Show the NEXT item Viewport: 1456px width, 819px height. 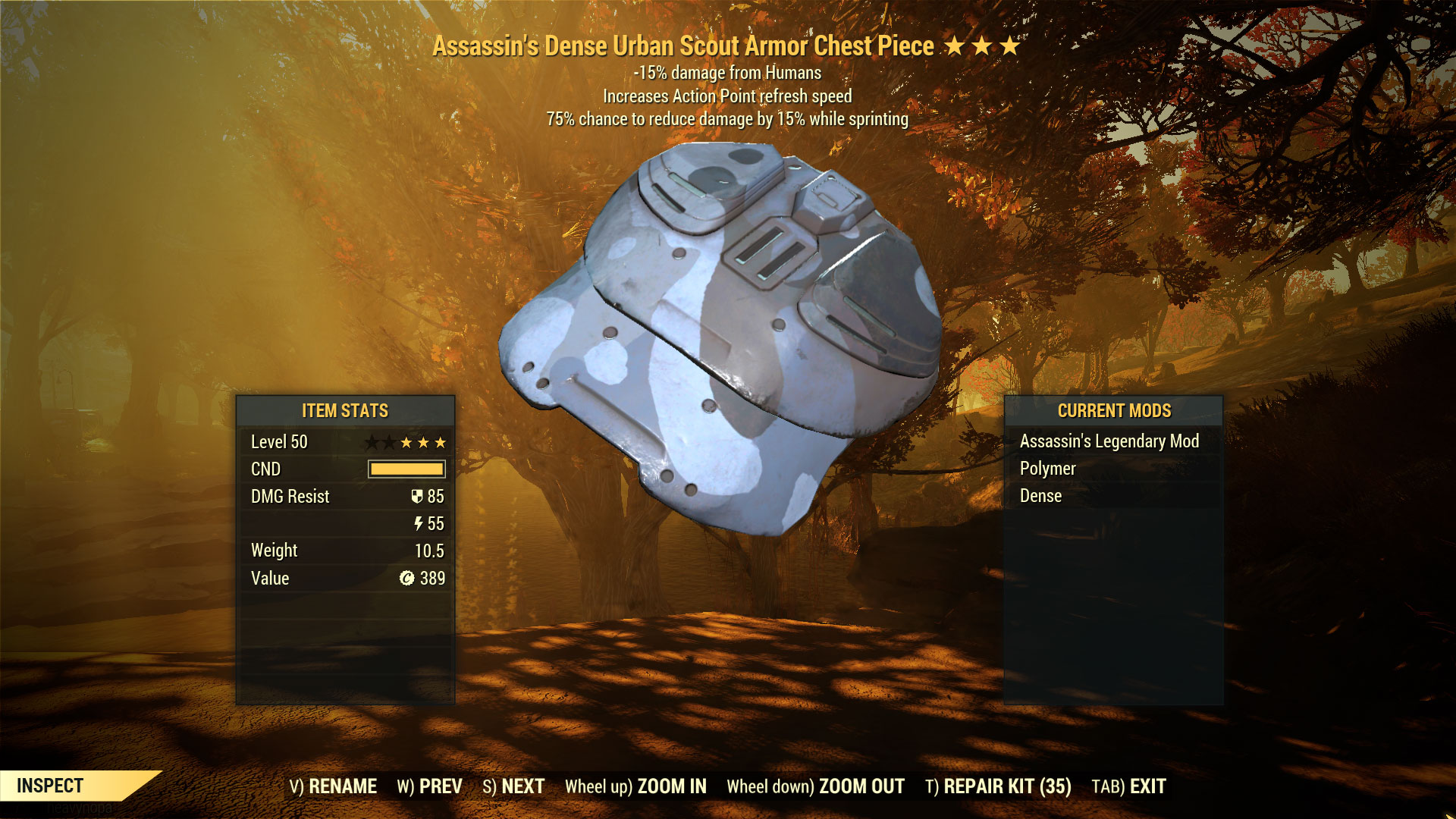513,786
